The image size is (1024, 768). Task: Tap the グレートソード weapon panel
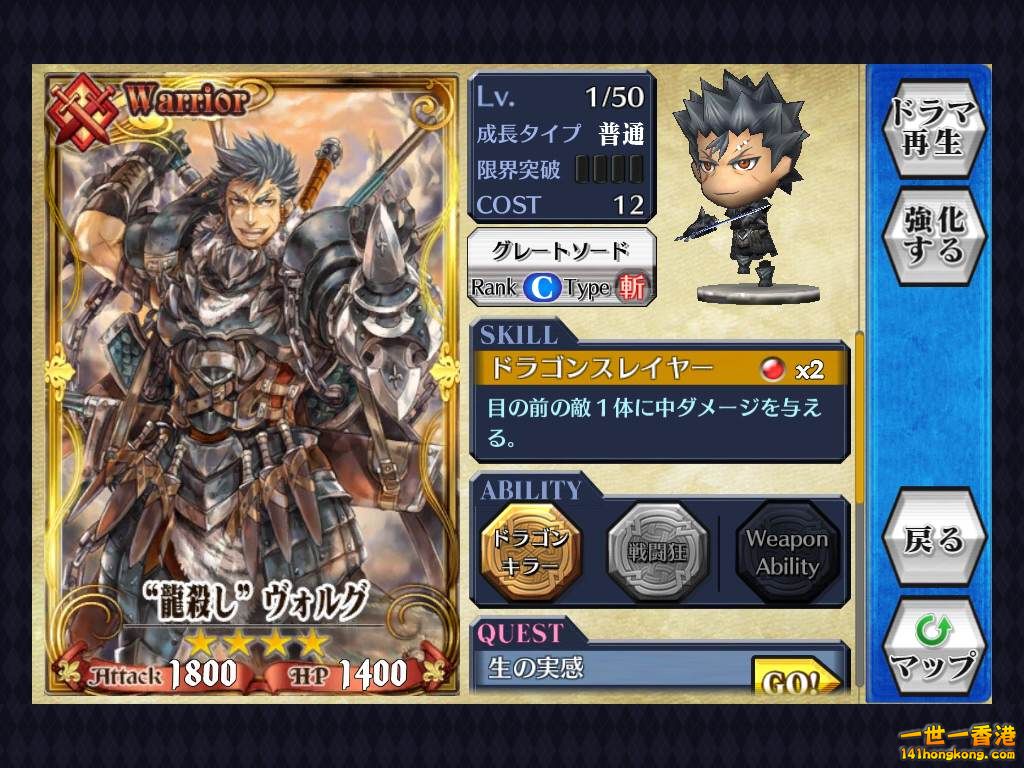click(562, 267)
